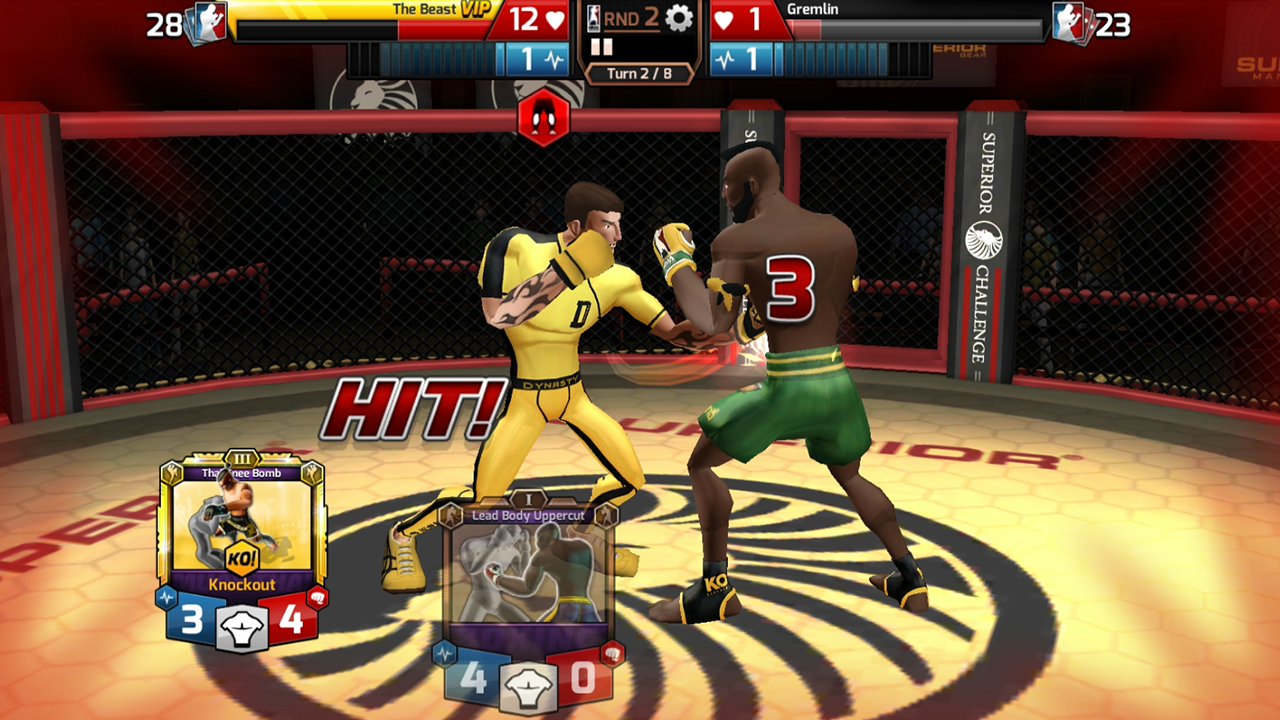Open the settings gear at top center
This screenshot has width=1280, height=720.
coord(680,18)
